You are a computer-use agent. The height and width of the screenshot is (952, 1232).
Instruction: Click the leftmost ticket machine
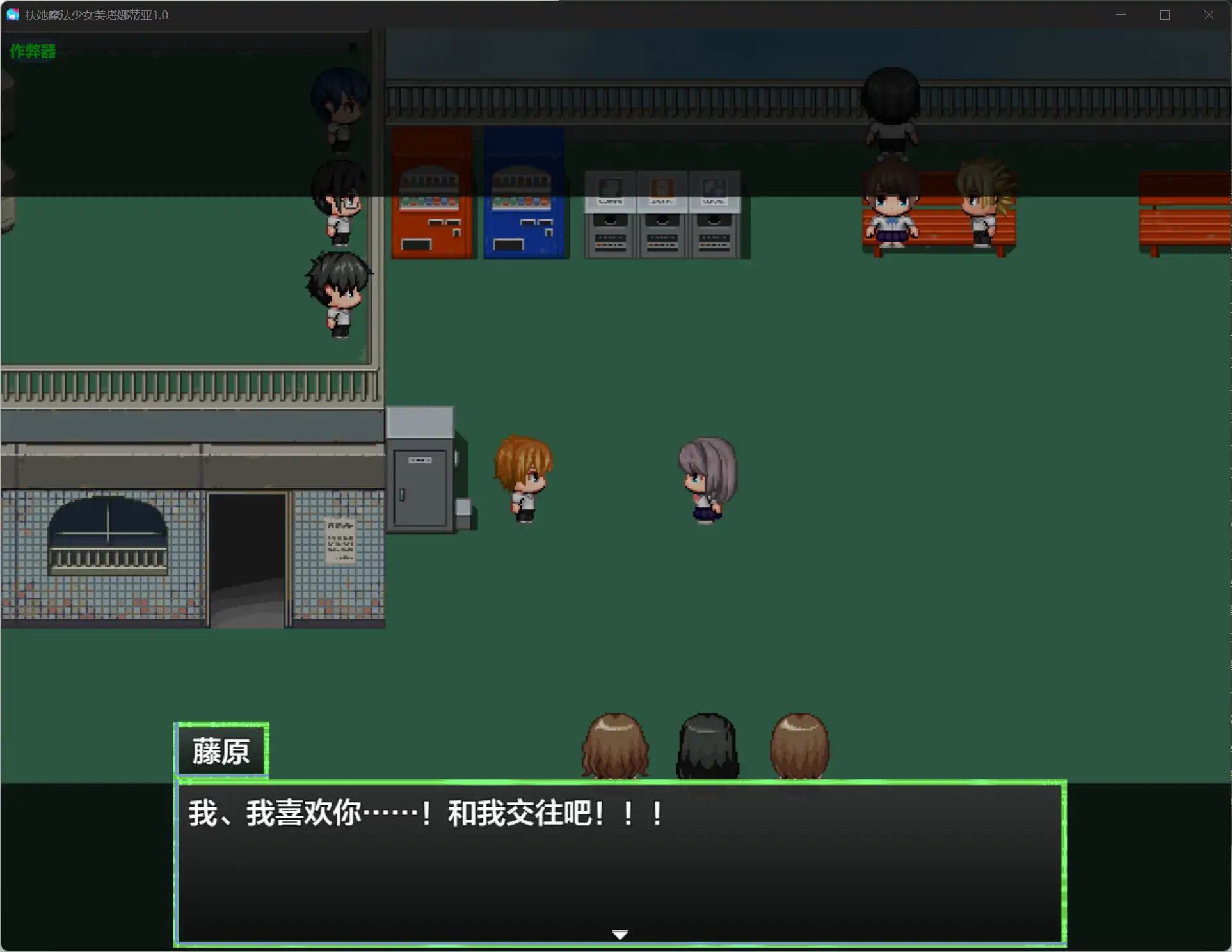(x=609, y=211)
